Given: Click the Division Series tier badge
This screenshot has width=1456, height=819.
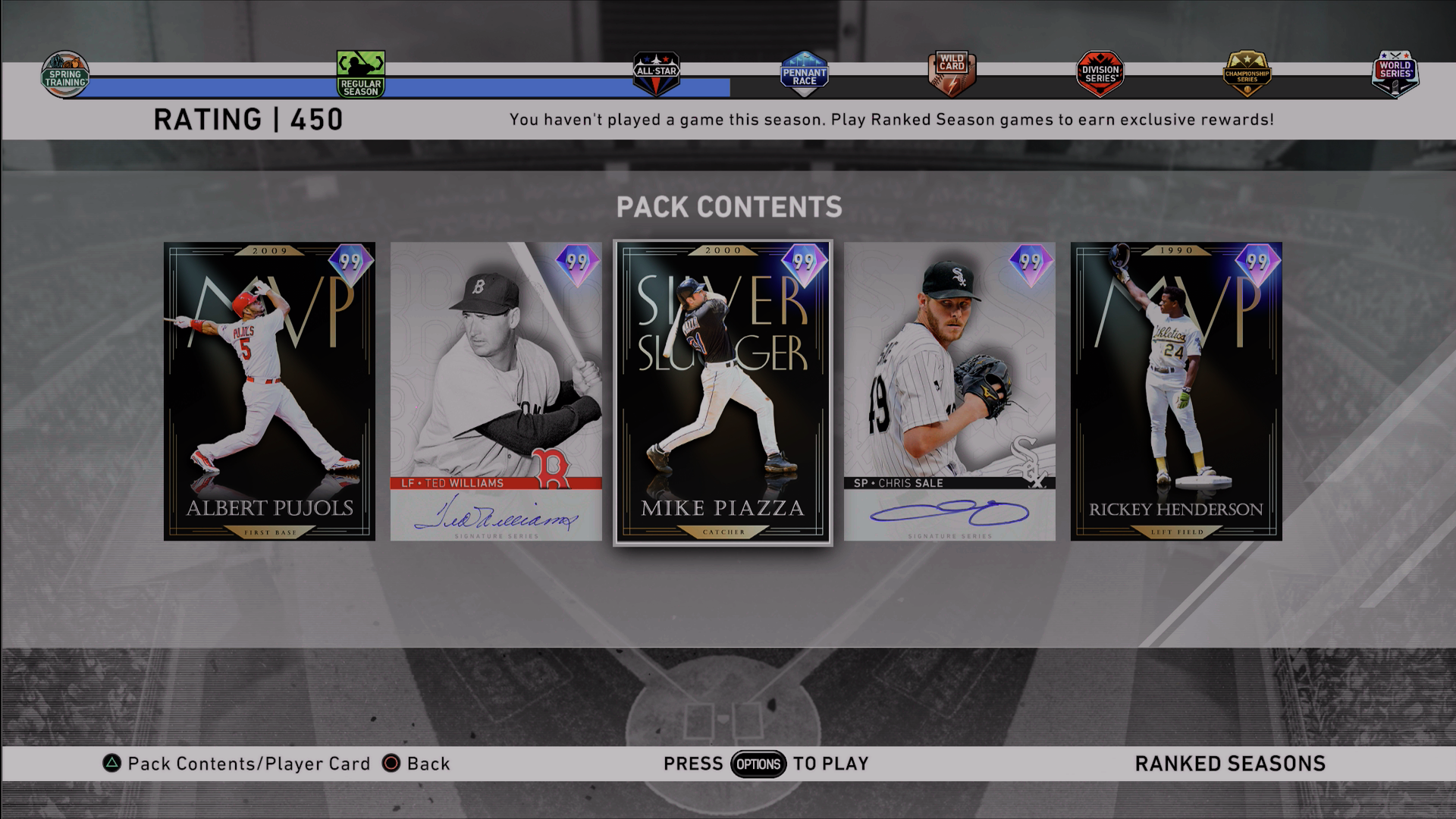Looking at the screenshot, I should (1100, 74).
